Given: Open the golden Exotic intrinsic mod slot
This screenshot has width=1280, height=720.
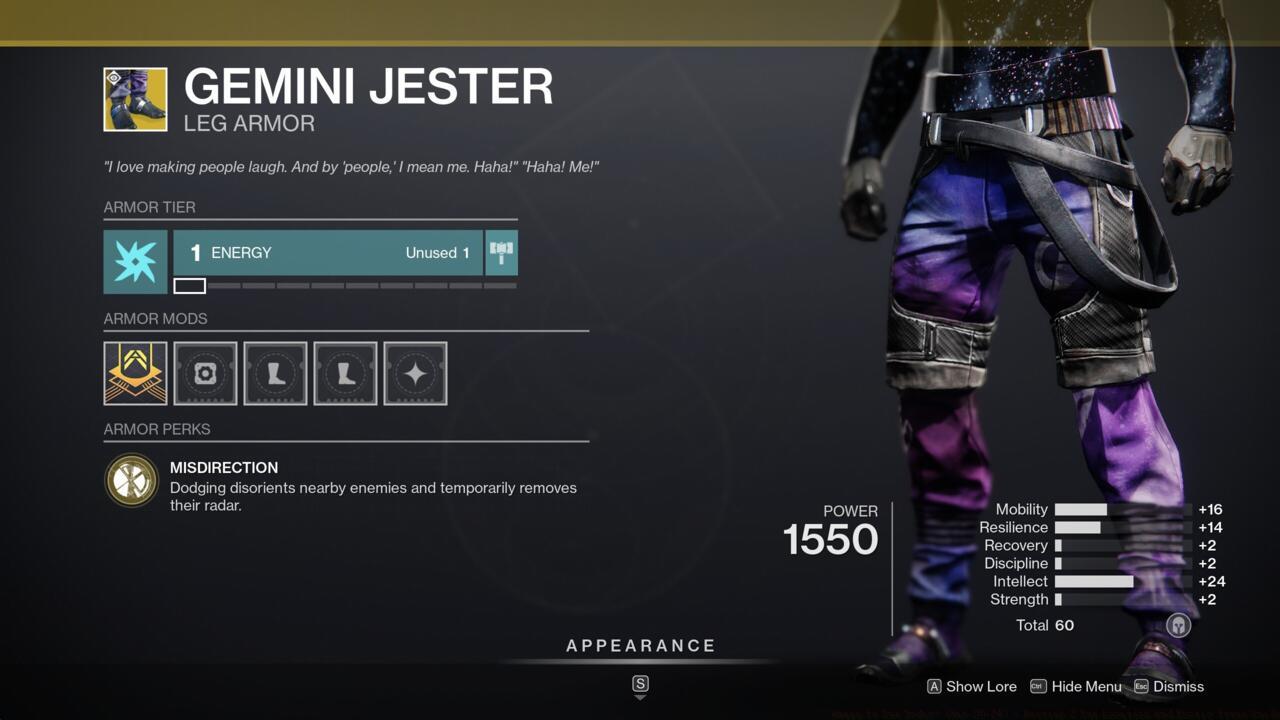Looking at the screenshot, I should [x=134, y=373].
